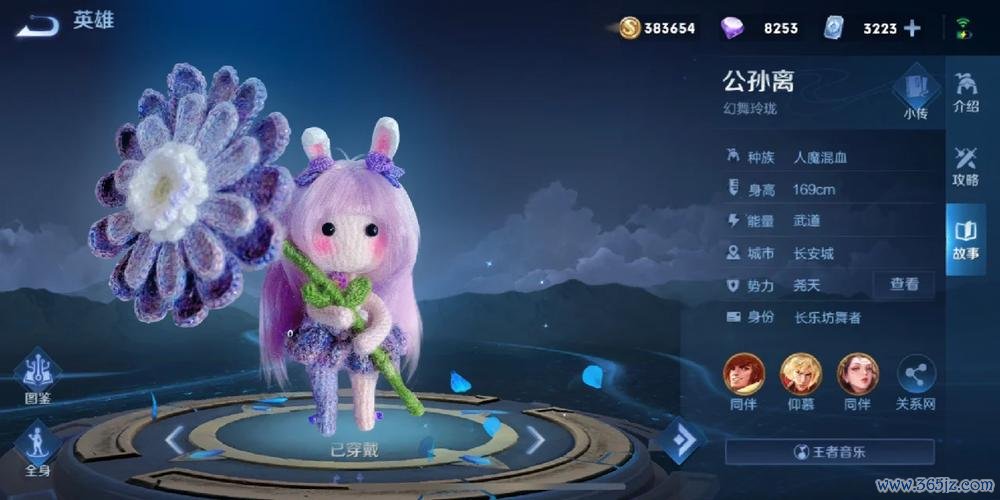Show the next skin with right arrow
Image resolution: width=1000 pixels, height=500 pixels.
(x=536, y=439)
